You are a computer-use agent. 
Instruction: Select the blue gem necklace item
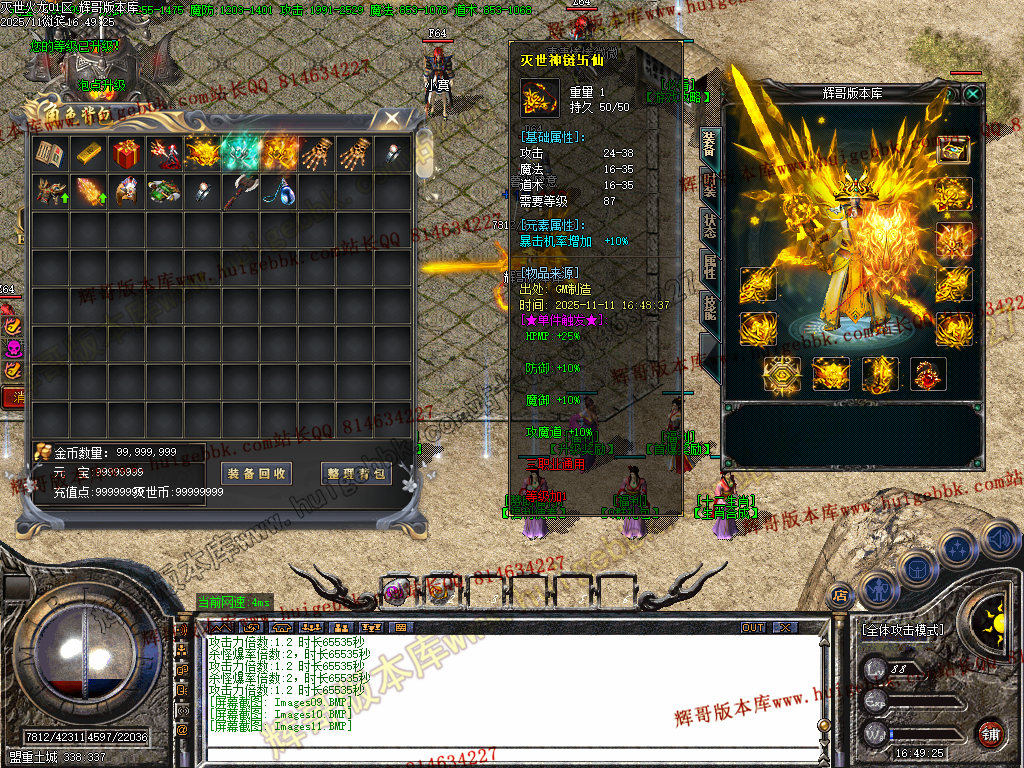pyautogui.click(x=279, y=192)
